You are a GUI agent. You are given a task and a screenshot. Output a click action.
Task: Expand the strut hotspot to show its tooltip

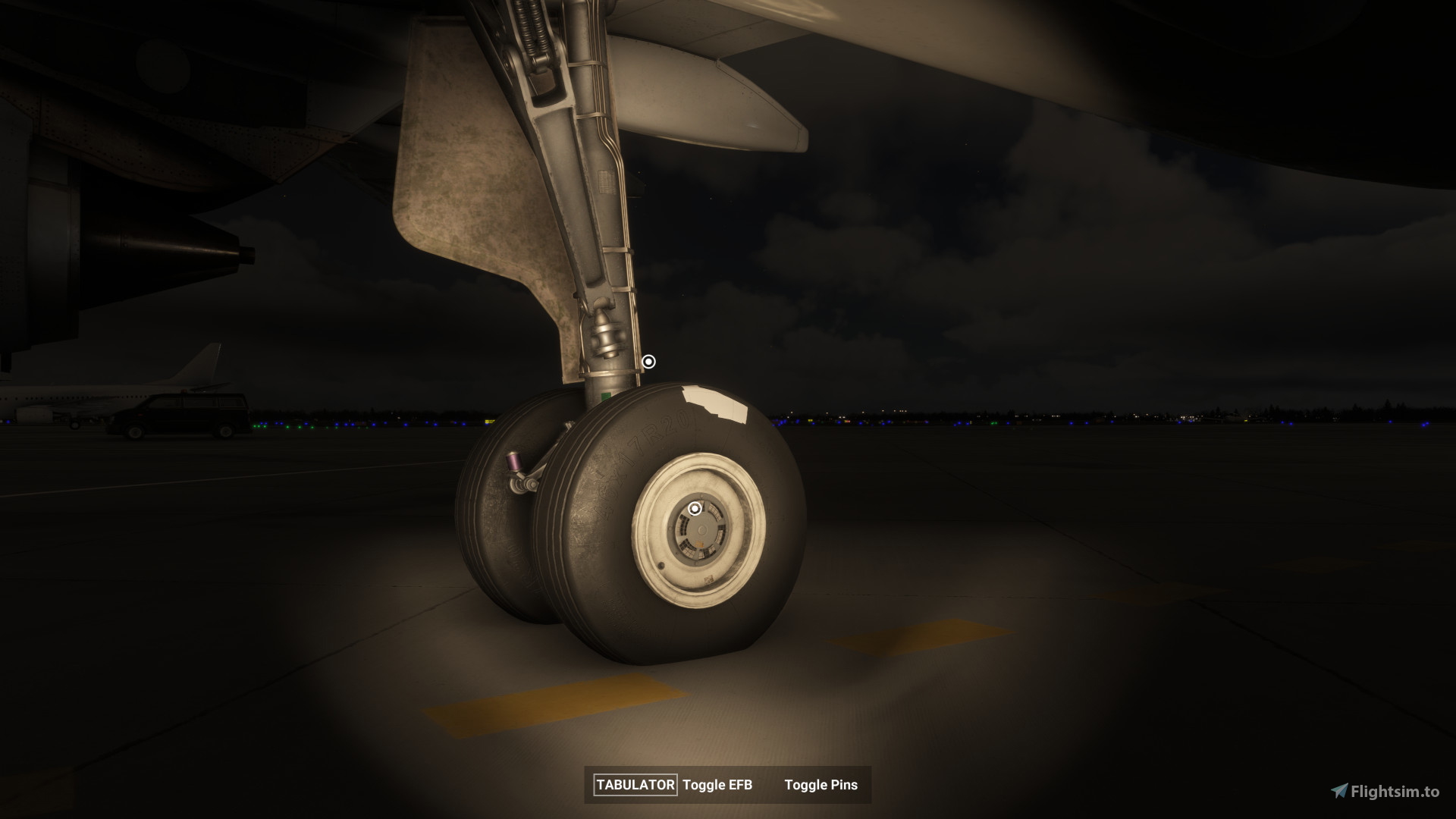pyautogui.click(x=648, y=362)
